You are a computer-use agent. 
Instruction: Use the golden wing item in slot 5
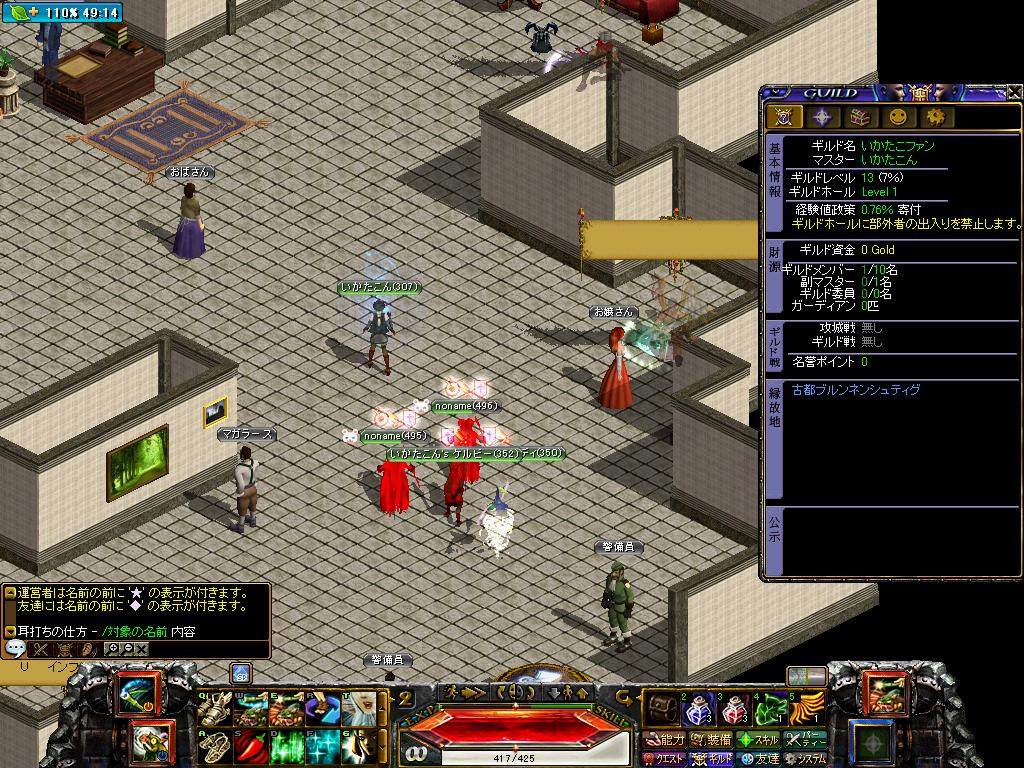tap(806, 710)
